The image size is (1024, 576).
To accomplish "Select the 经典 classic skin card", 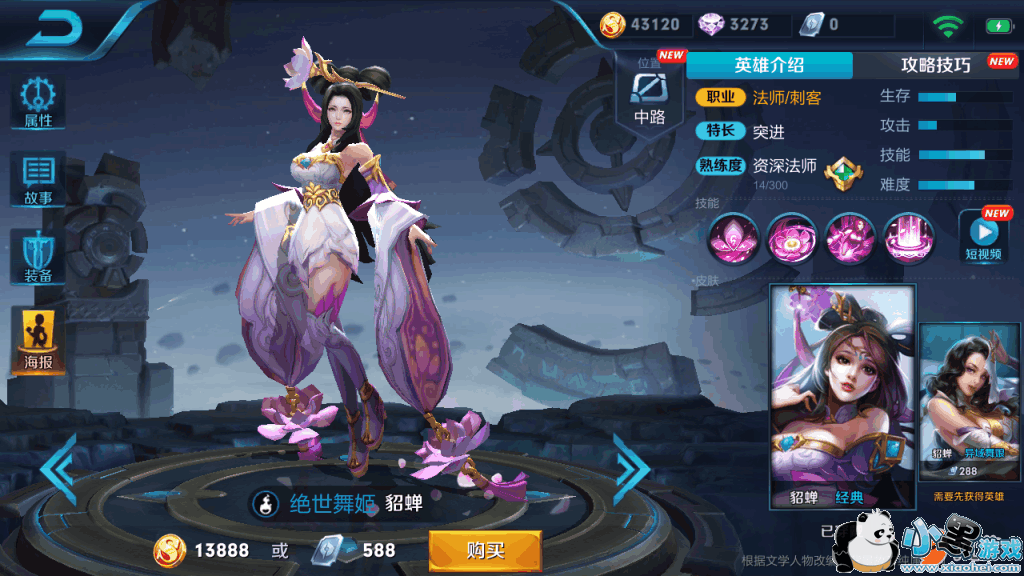I will [842, 396].
